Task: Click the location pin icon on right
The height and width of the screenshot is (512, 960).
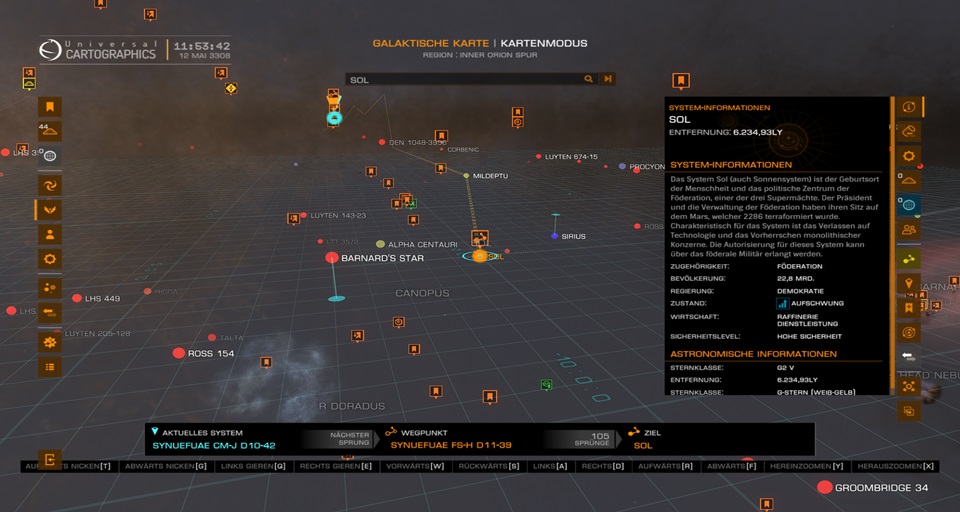Action: point(908,285)
